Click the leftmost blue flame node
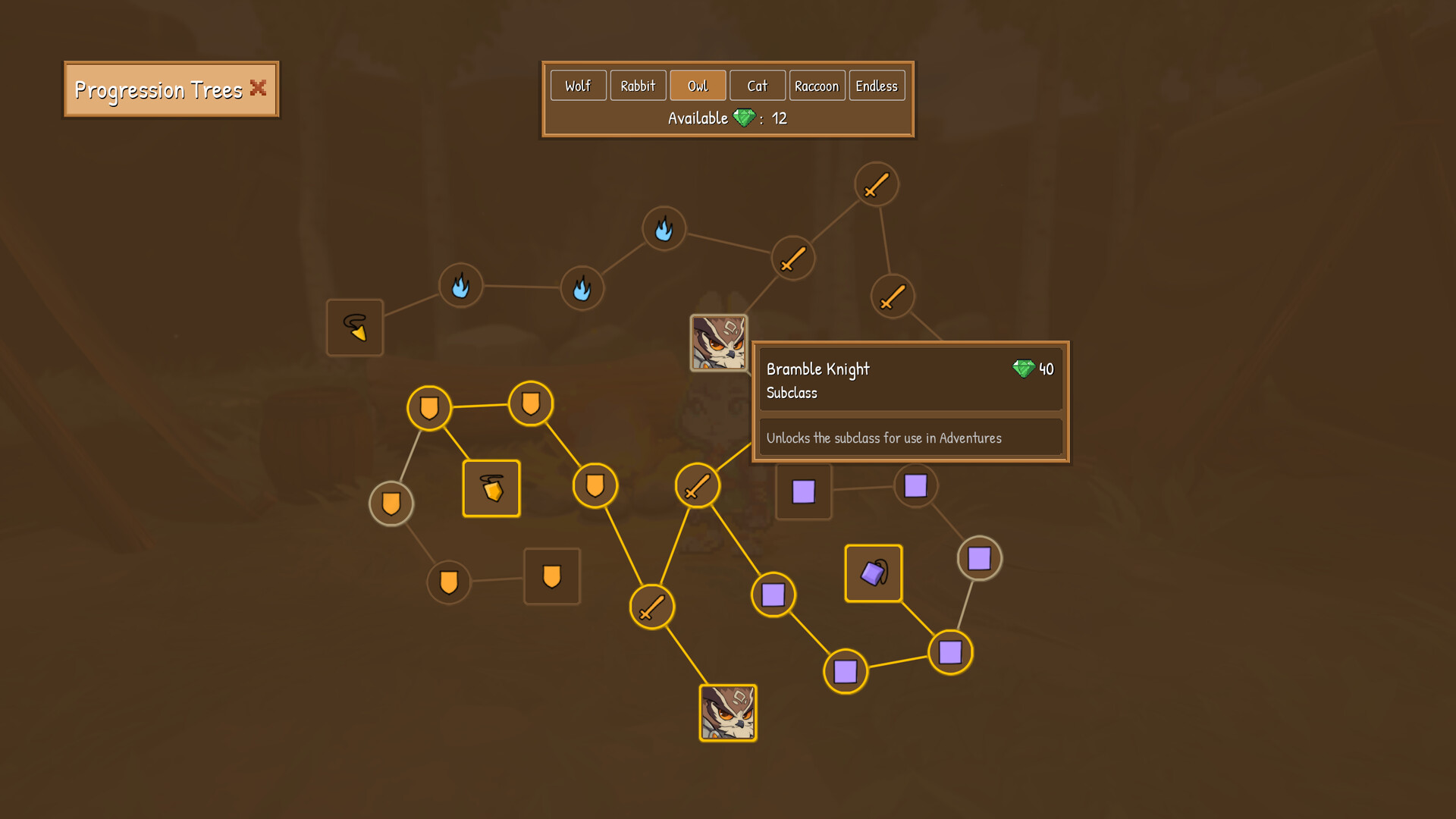 coord(461,286)
